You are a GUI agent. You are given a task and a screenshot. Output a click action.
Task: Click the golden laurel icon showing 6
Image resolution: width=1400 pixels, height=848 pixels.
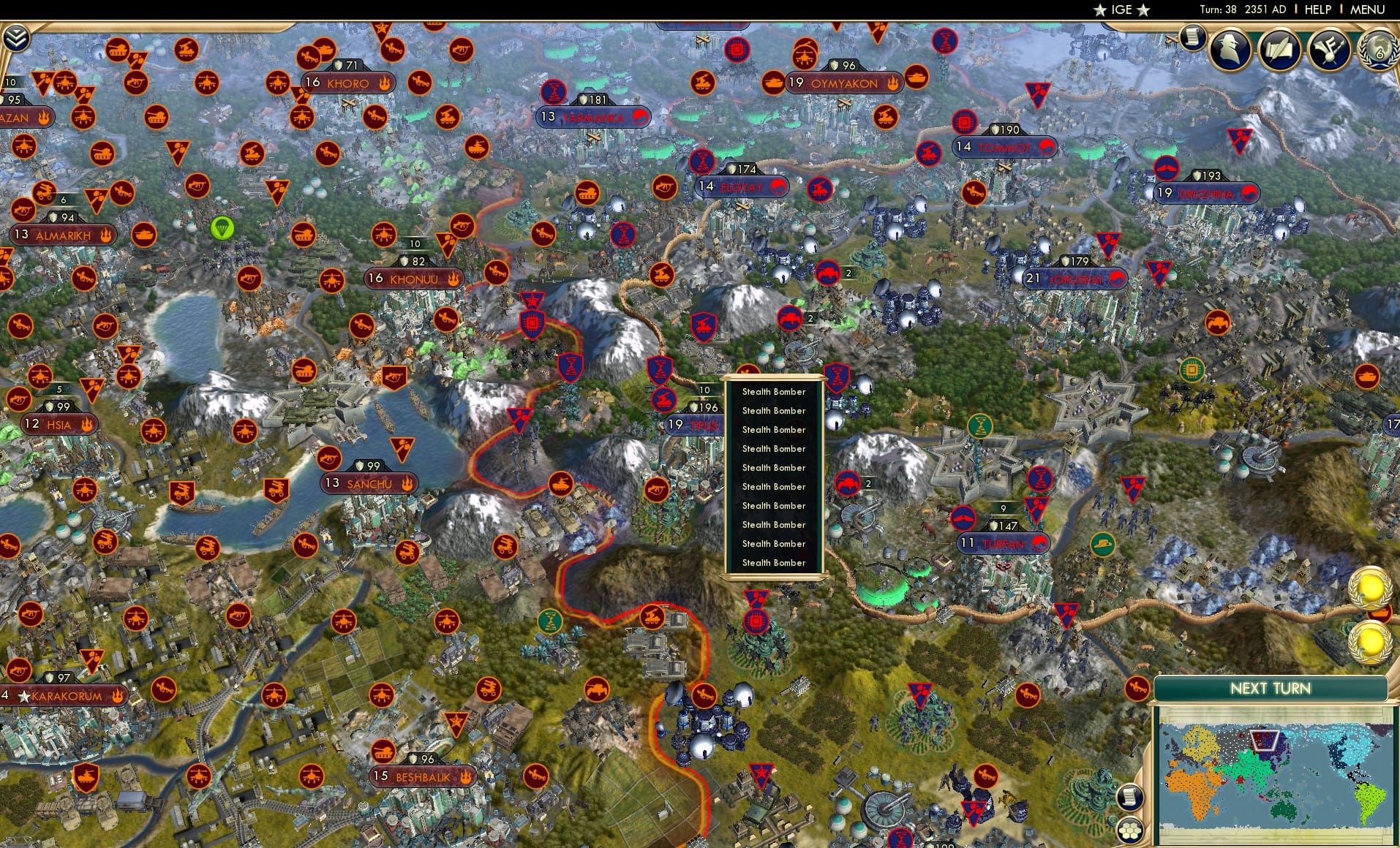(1378, 50)
